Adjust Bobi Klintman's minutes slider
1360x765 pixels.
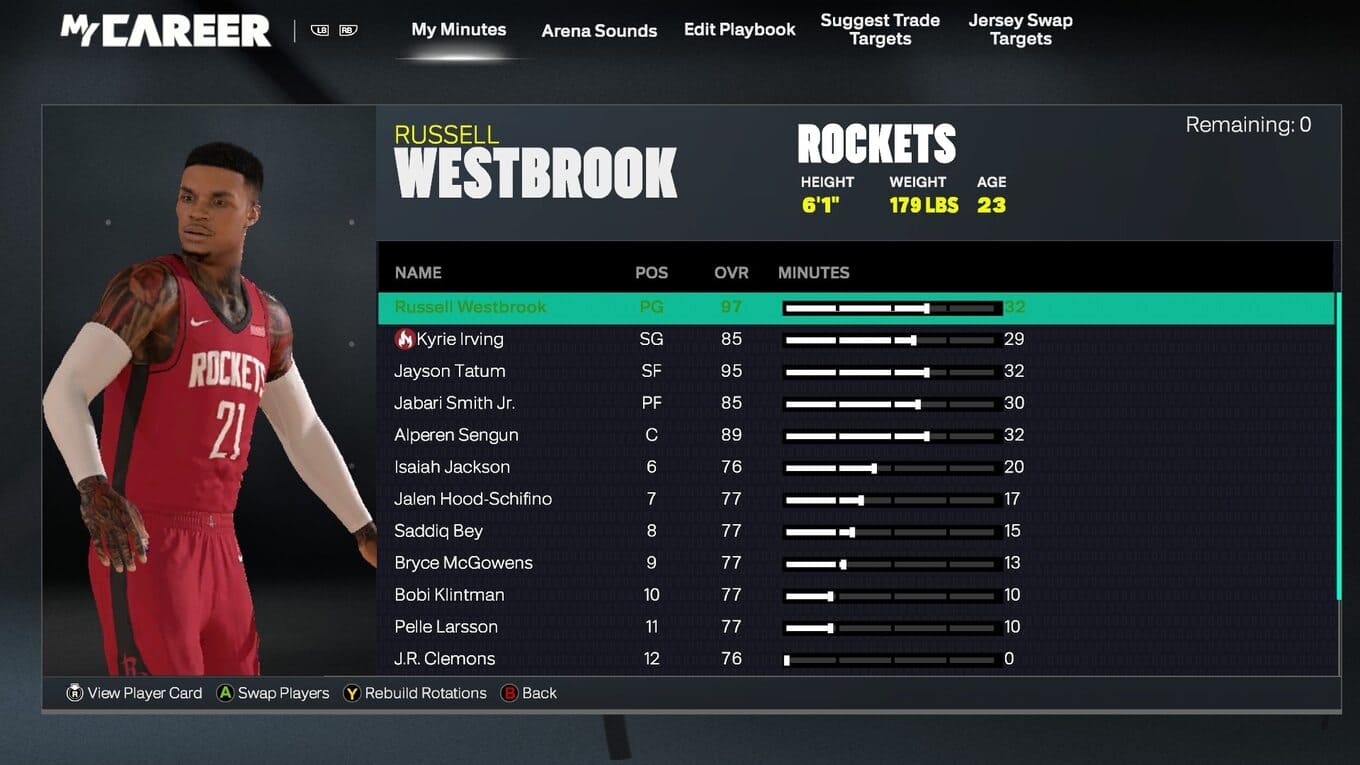click(x=830, y=595)
